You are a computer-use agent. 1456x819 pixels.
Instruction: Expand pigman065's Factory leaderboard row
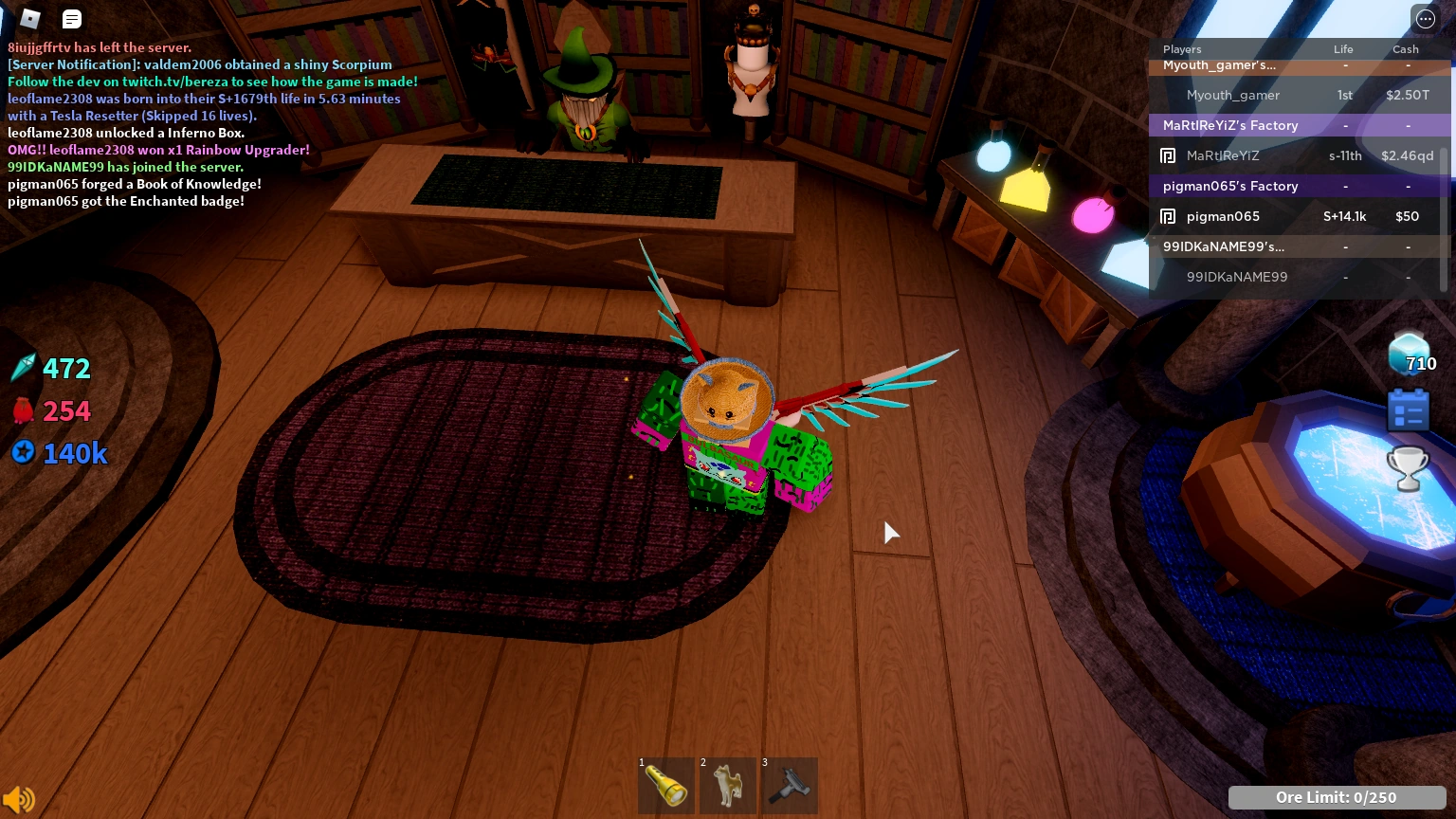[x=1230, y=186]
